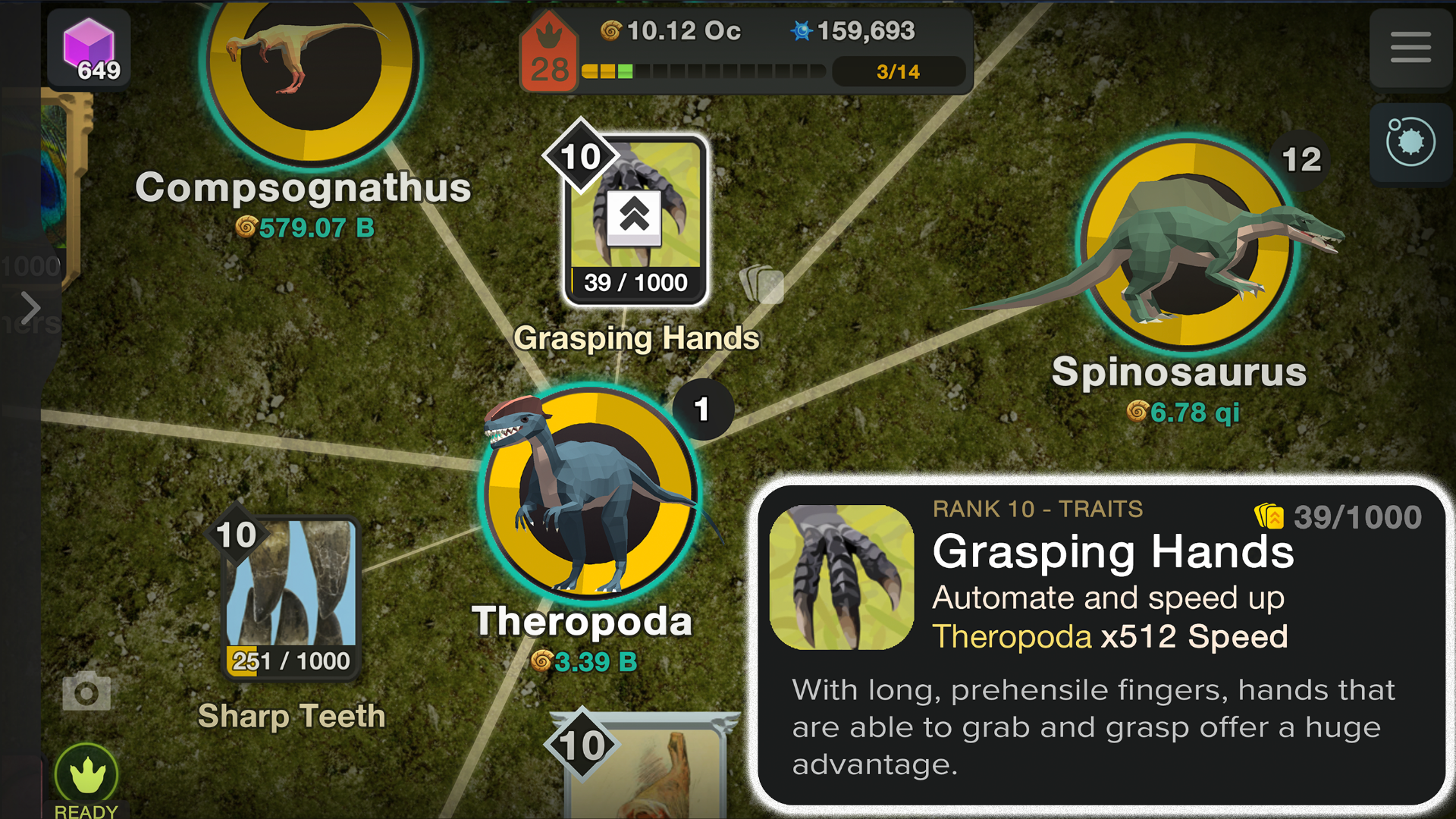The width and height of the screenshot is (1456, 819).
Task: Expand the left side panel arrow
Action: pyautogui.click(x=30, y=307)
